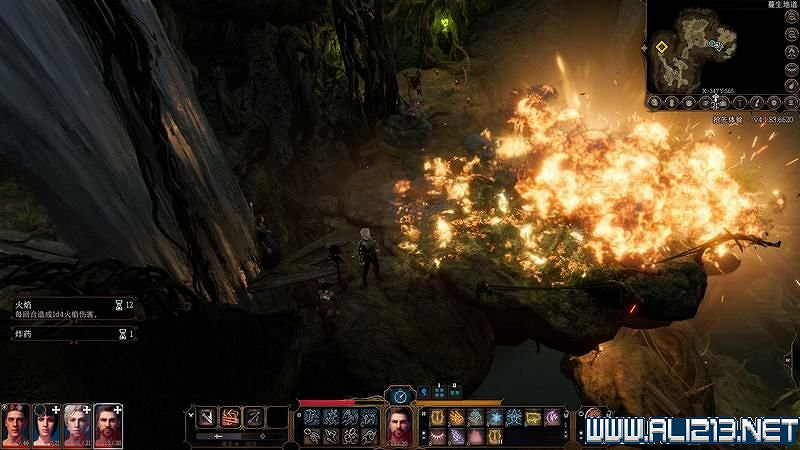Select the first party portrait on the left
The image size is (800, 450).
(x=15, y=423)
